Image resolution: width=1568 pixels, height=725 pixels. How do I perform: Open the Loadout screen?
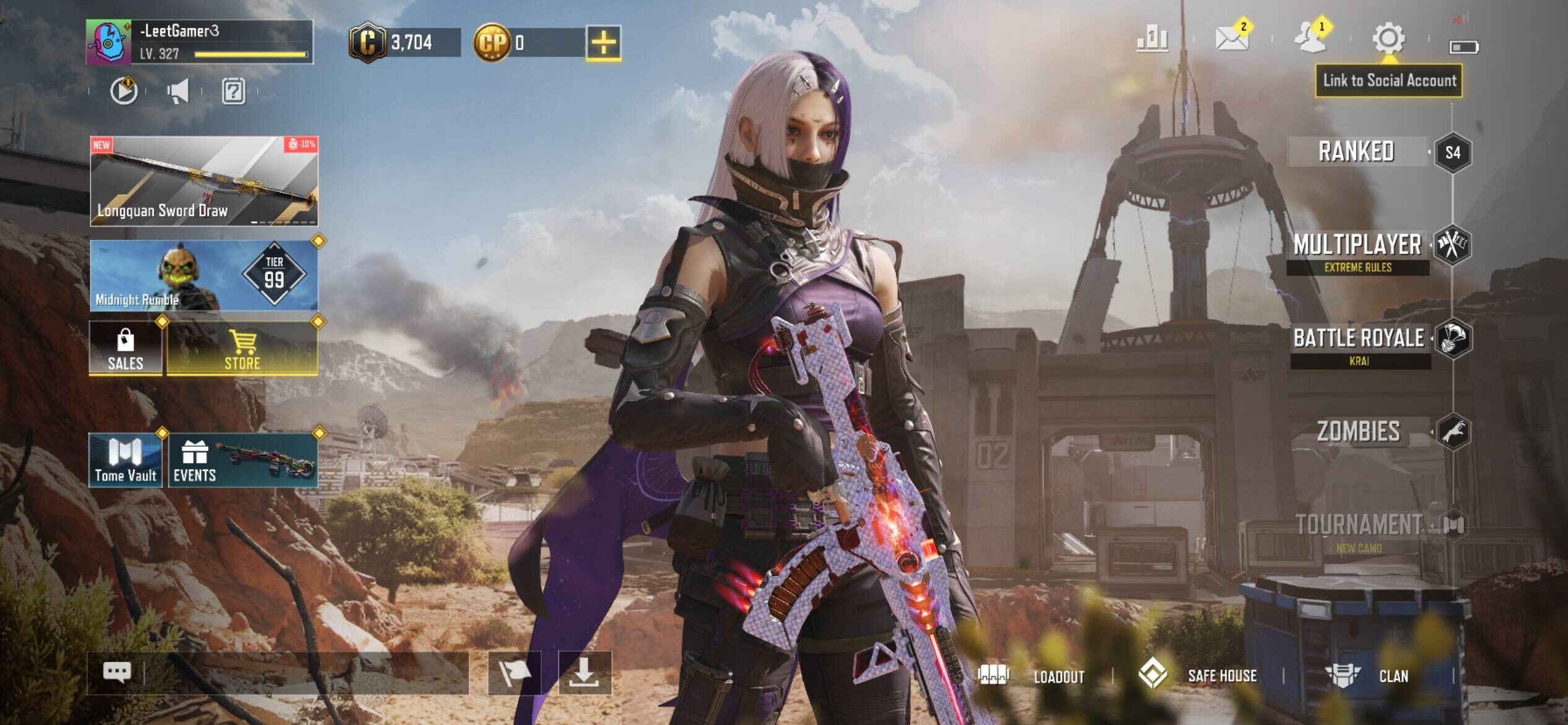(x=1032, y=675)
